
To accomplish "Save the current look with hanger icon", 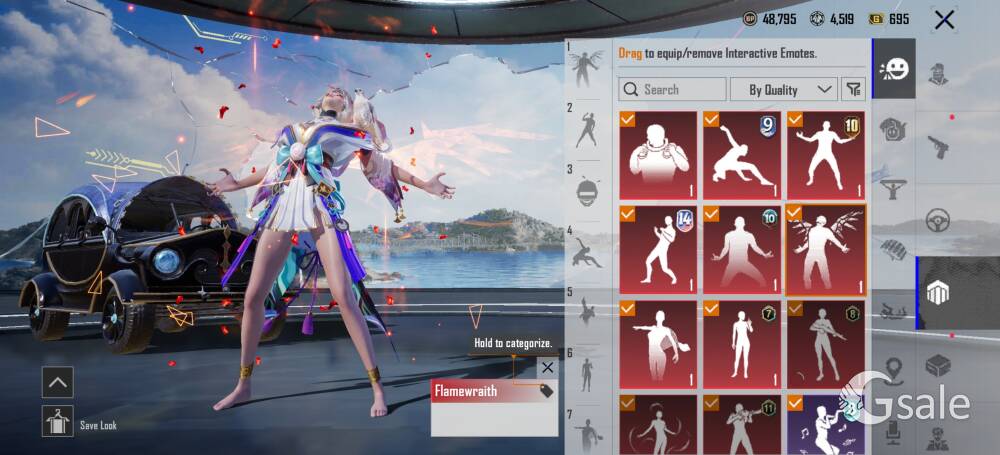I will tap(57, 421).
